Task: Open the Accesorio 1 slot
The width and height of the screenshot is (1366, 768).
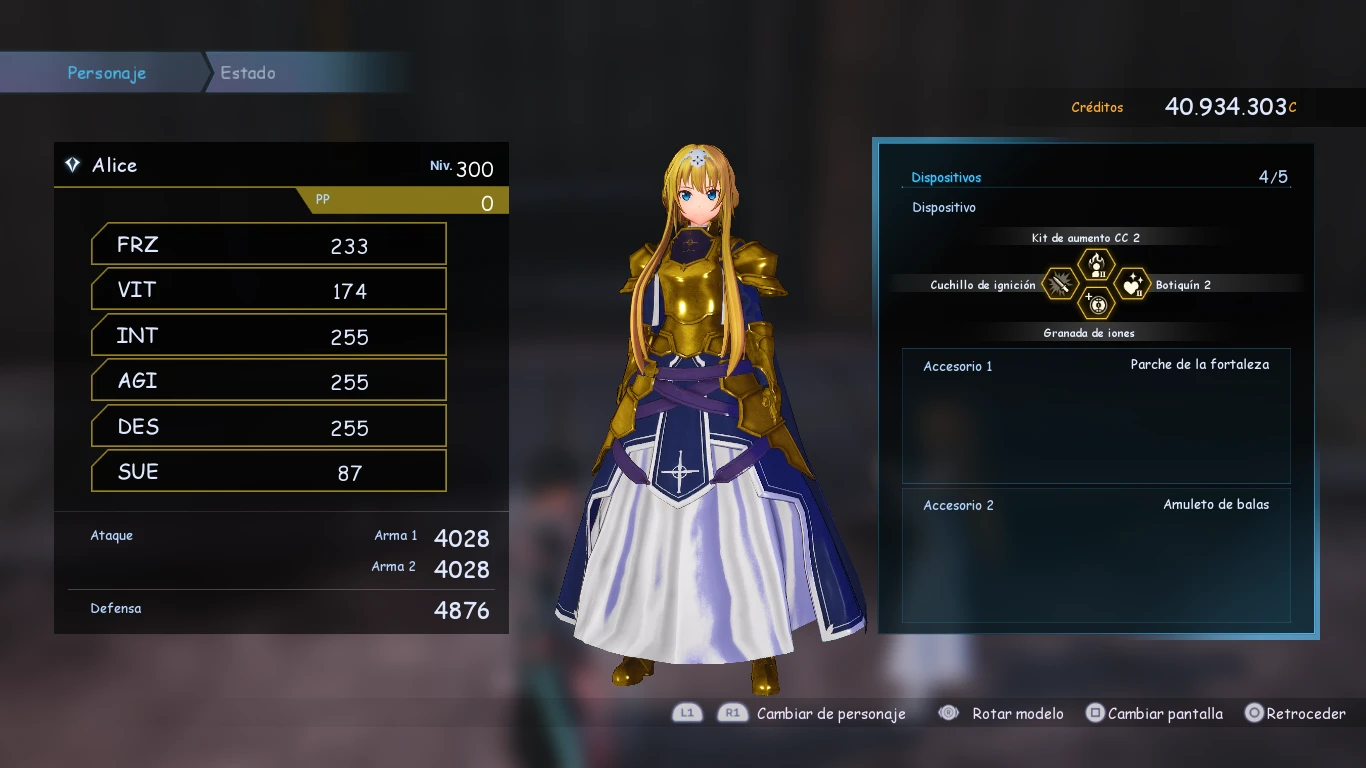Action: [1096, 415]
